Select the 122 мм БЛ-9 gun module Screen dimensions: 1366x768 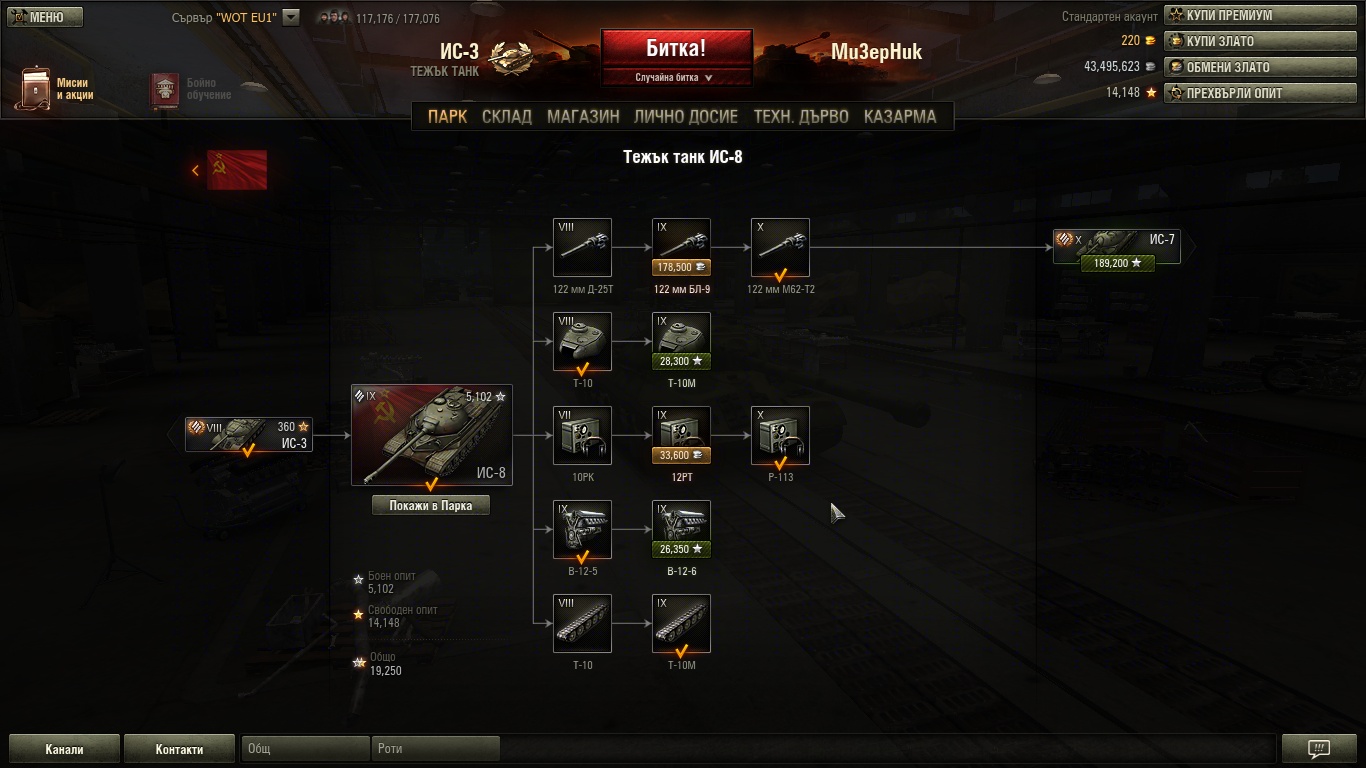point(681,247)
